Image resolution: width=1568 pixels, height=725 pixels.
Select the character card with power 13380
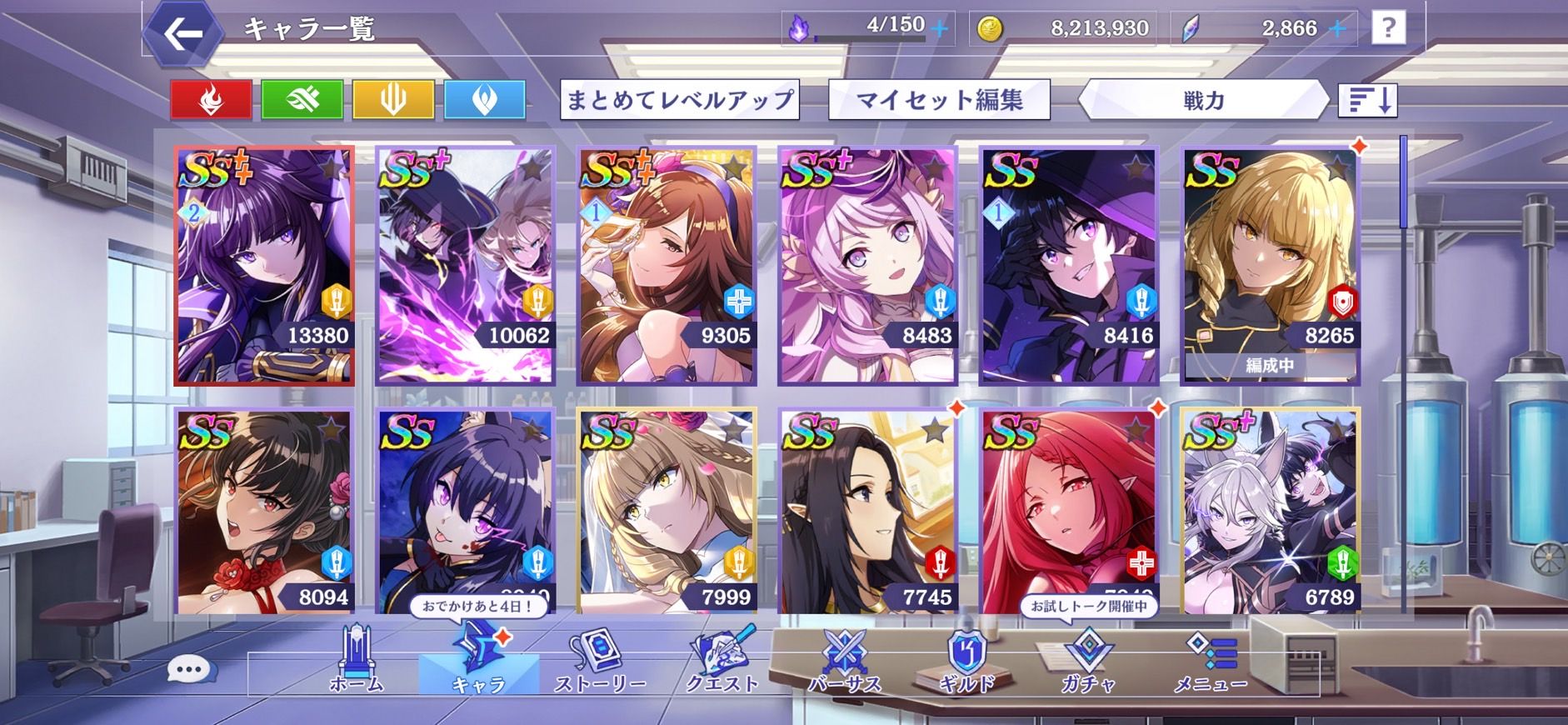[x=264, y=266]
